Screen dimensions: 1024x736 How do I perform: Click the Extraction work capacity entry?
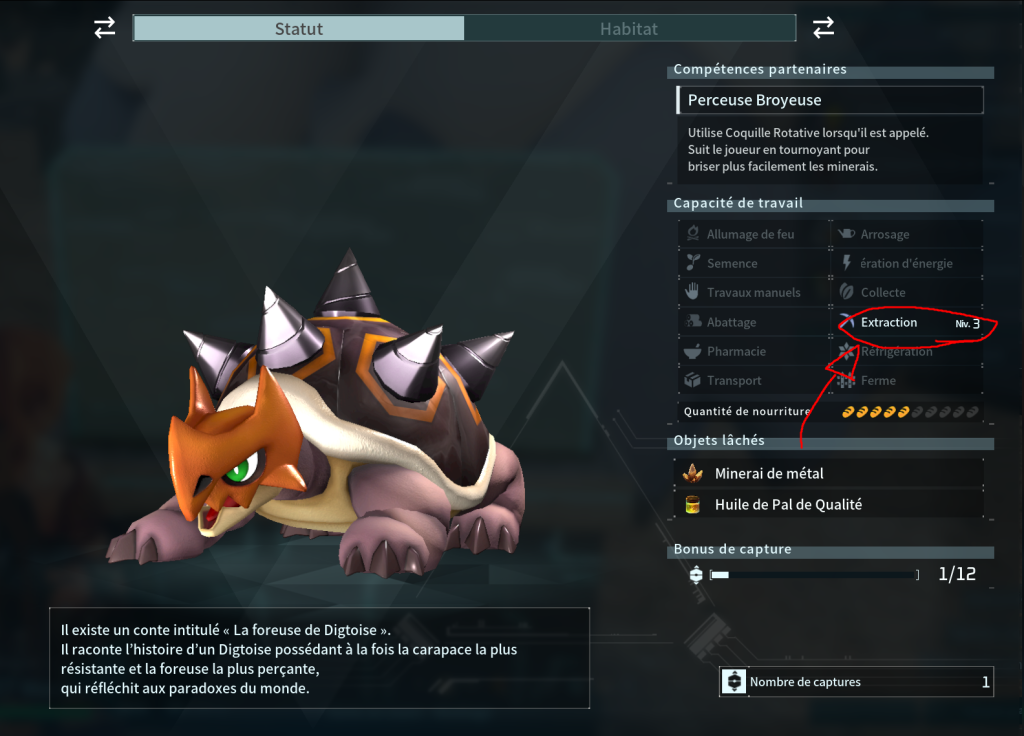907,322
